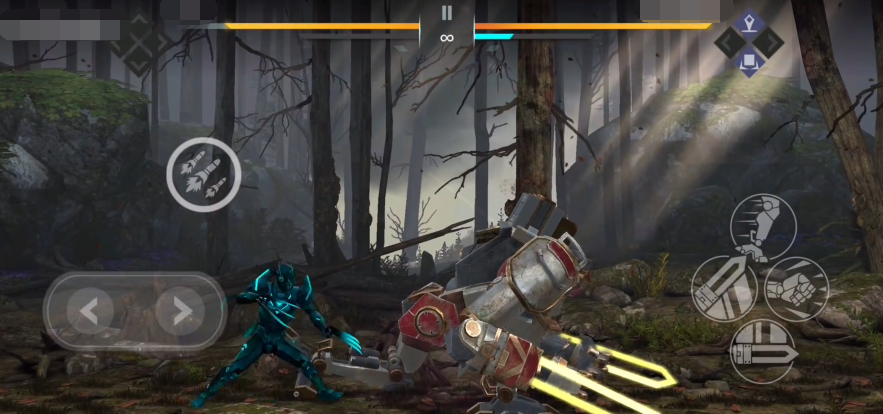
Task: Trigger the horizontal blade attack button
Action: (762, 351)
